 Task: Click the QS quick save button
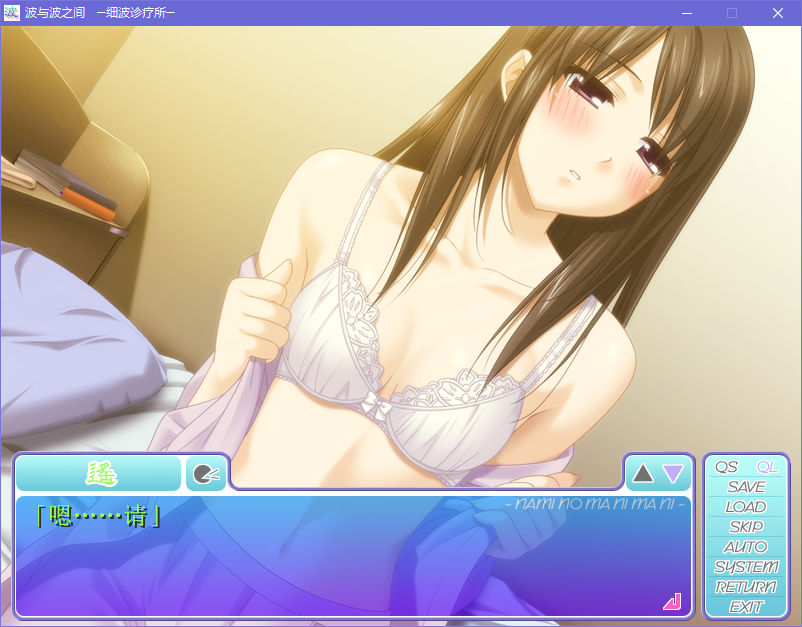(726, 467)
